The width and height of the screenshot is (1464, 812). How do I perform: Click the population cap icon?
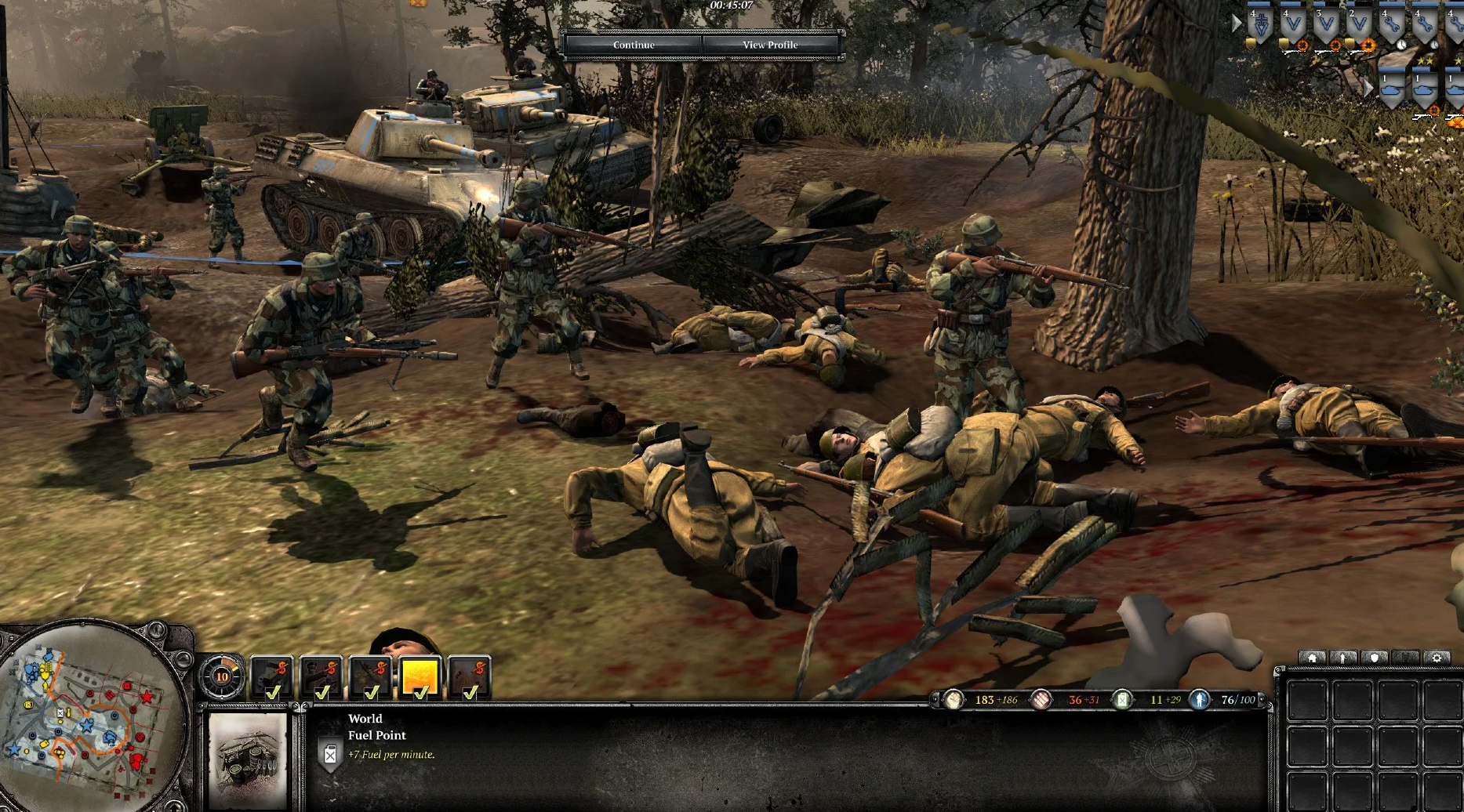[x=1199, y=700]
